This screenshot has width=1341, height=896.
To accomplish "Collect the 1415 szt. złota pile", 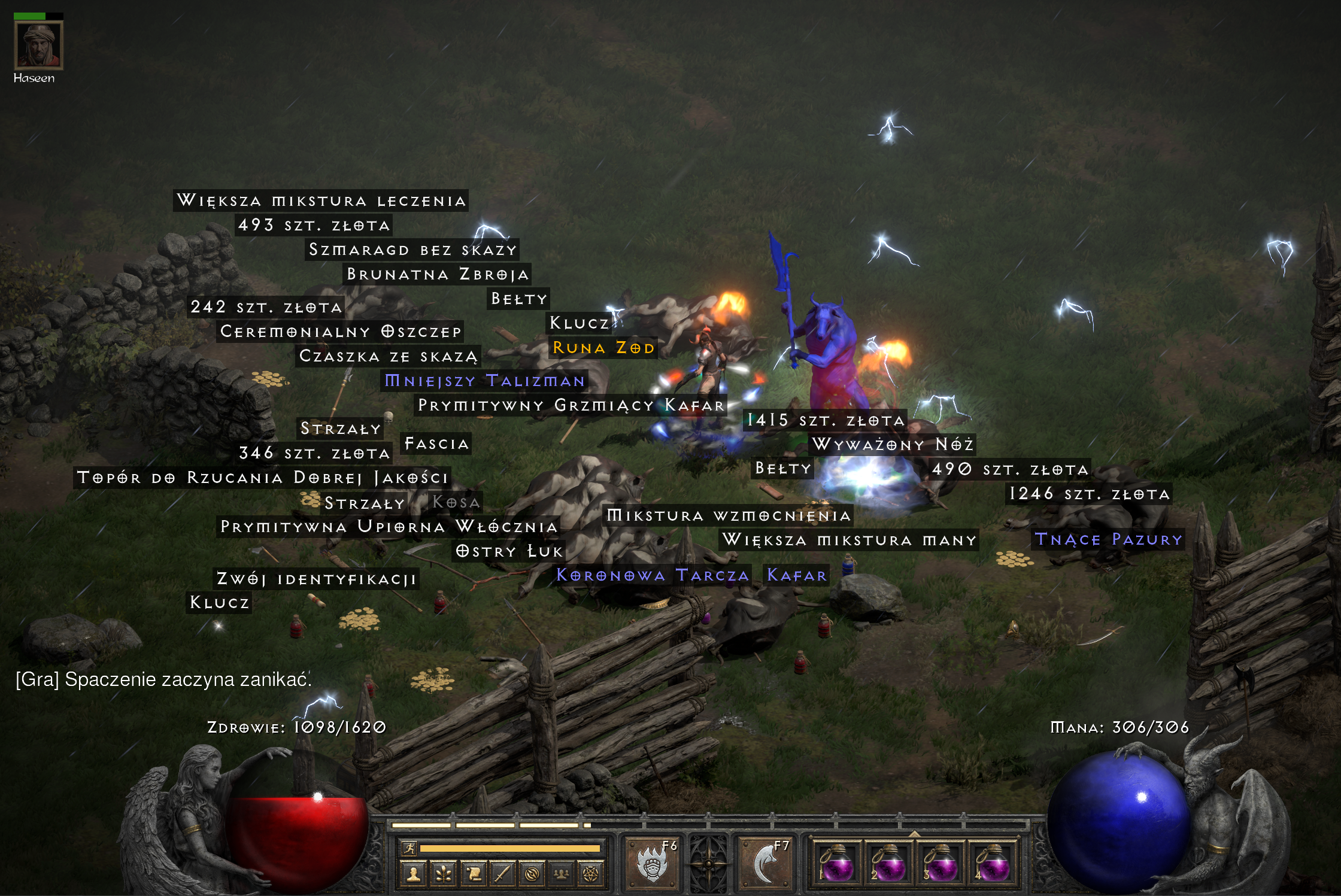I will (826, 420).
